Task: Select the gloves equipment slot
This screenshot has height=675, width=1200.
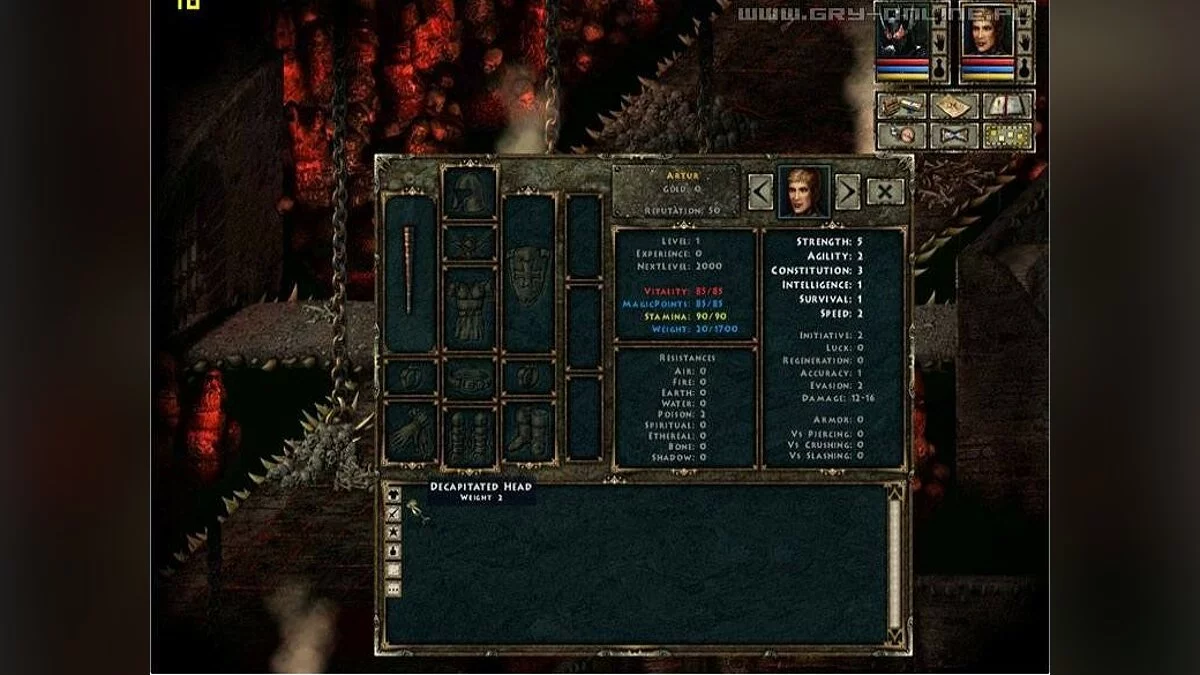Action: (x=410, y=432)
